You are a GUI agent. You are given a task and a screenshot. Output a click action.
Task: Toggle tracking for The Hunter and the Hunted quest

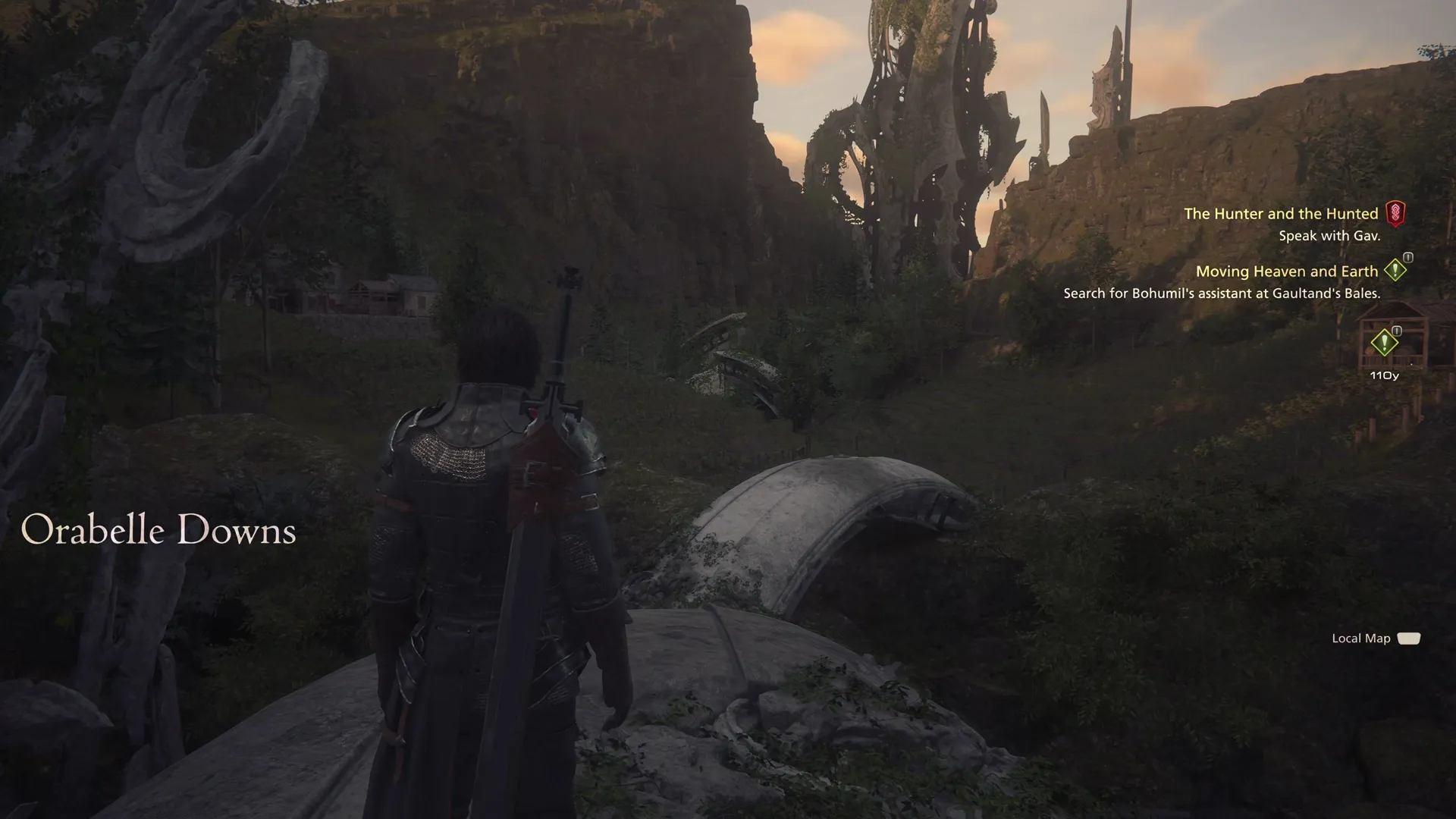[x=1283, y=213]
